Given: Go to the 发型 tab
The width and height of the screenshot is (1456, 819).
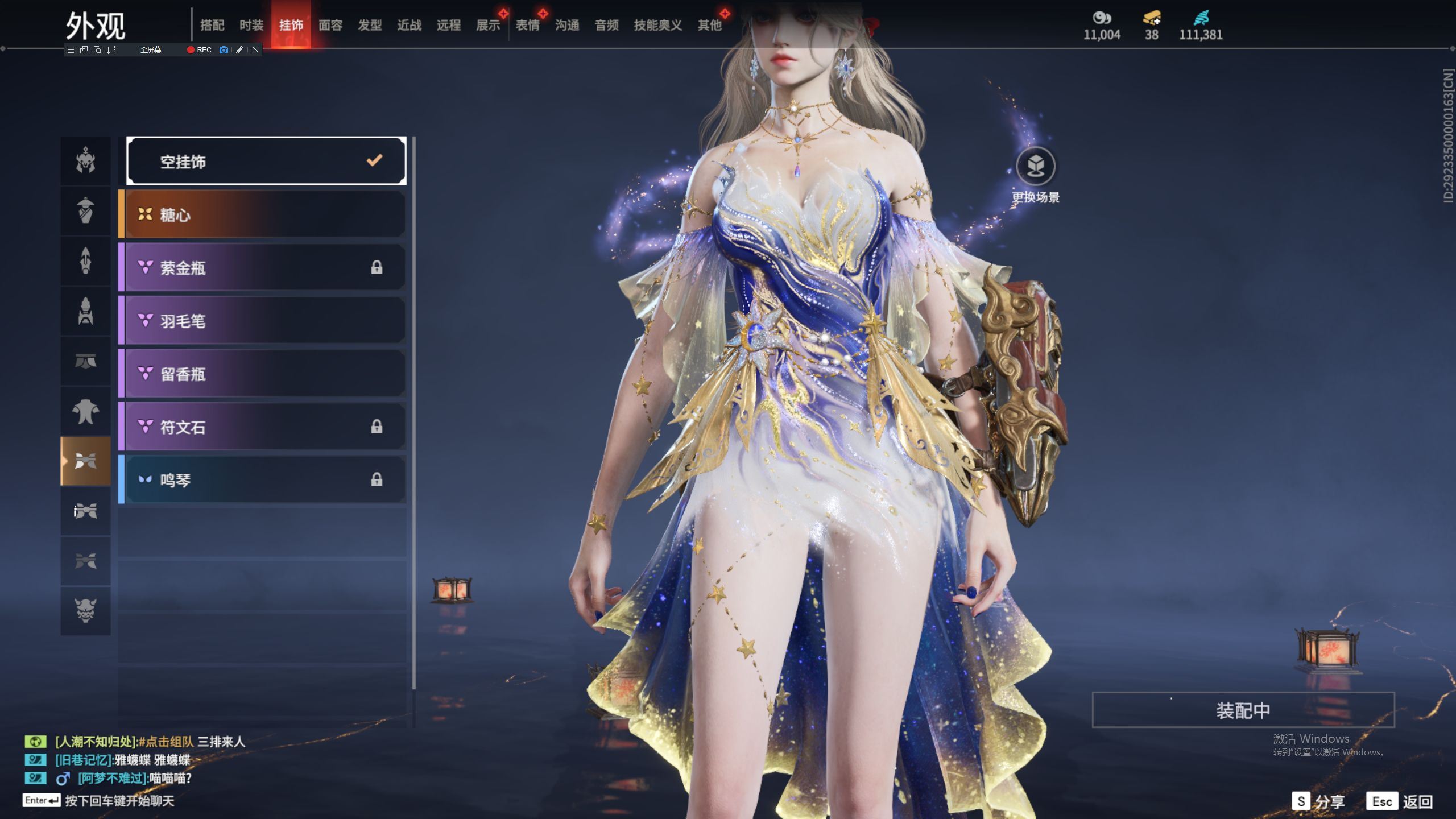Looking at the screenshot, I should (x=370, y=25).
